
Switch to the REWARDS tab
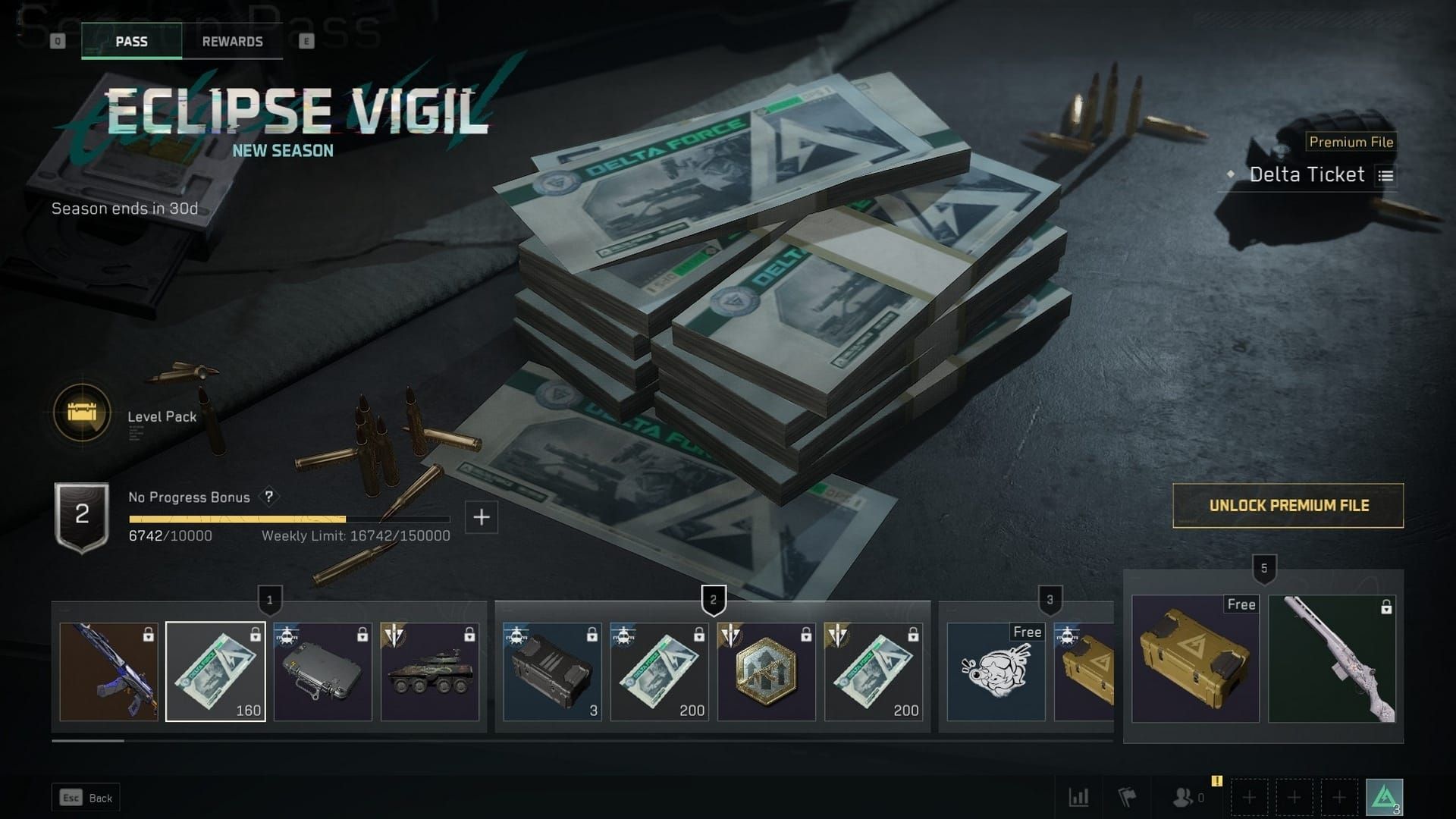point(232,41)
